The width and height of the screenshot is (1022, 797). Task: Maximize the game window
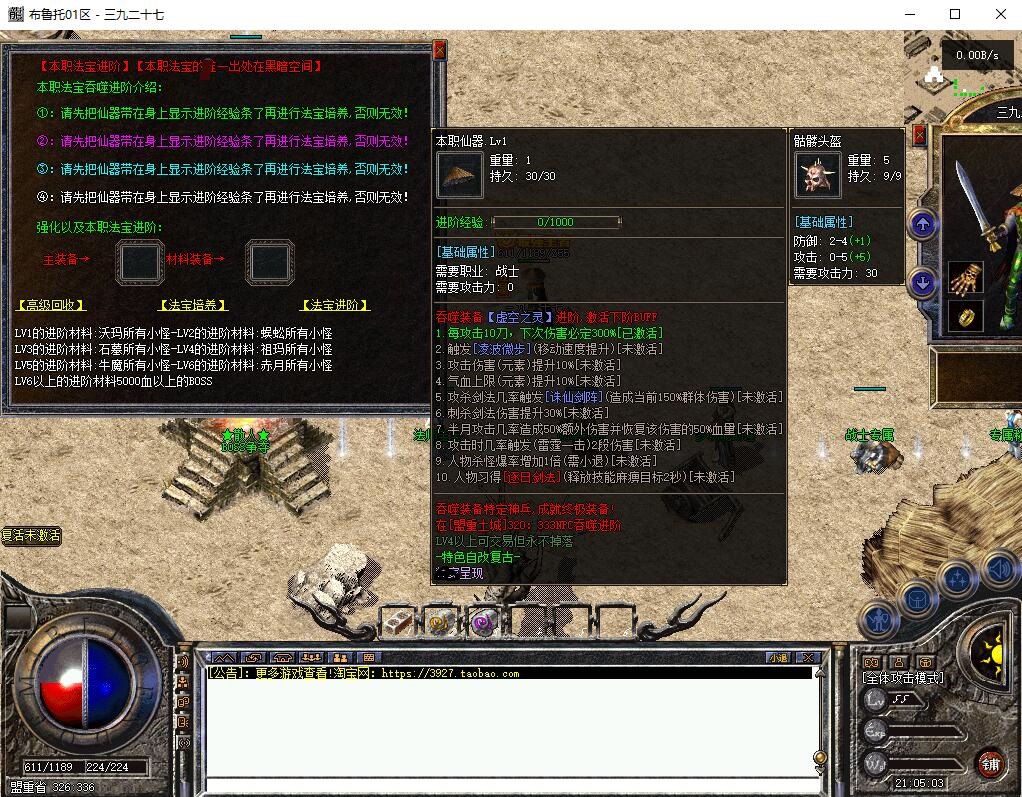pos(954,14)
